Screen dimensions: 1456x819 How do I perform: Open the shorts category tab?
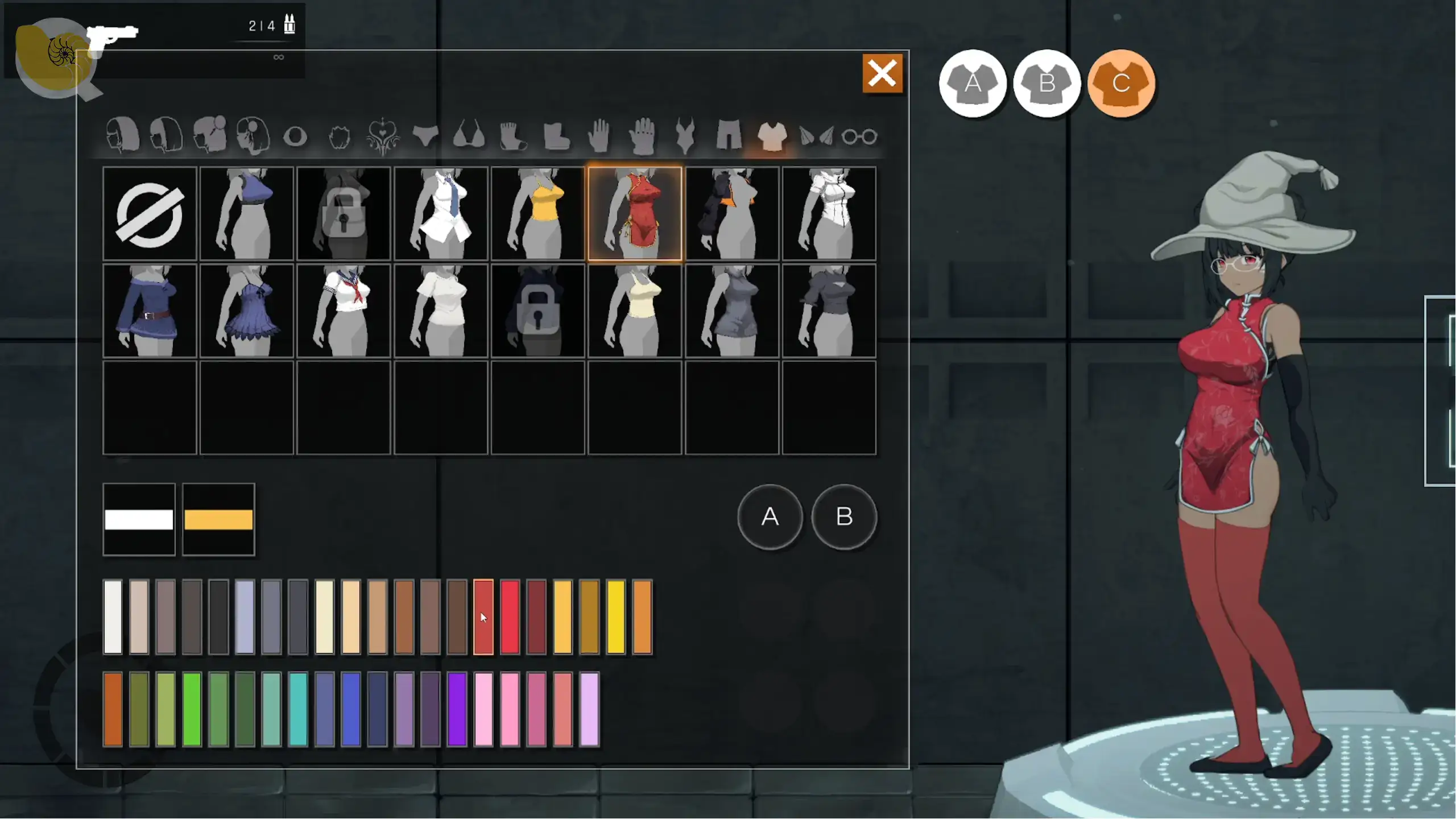(x=729, y=135)
